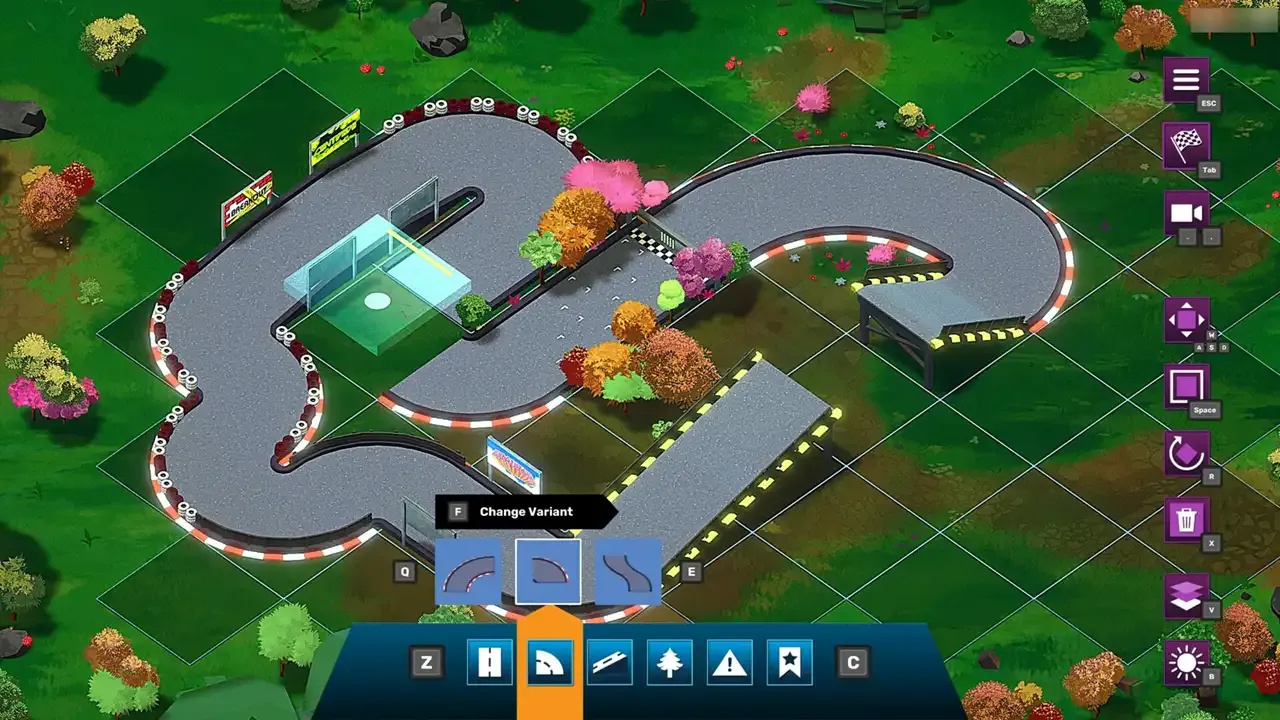Image resolution: width=1280 pixels, height=720 pixels.
Task: Select the hazard warning sign tool
Action: 729,661
